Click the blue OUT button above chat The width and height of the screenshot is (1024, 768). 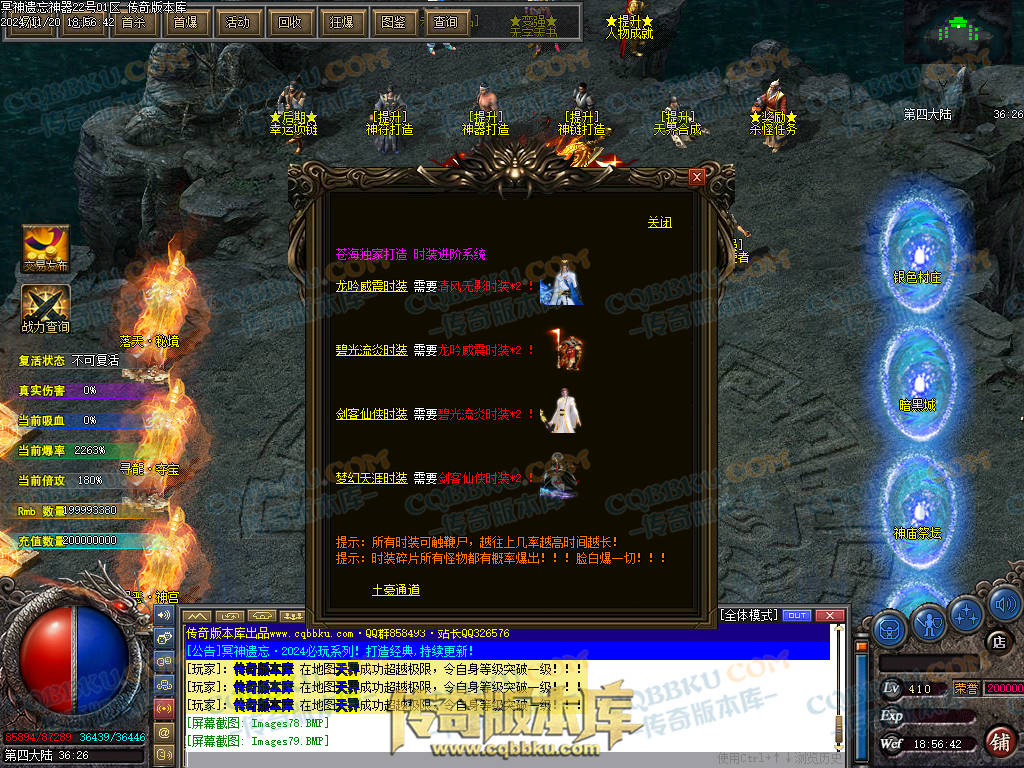pyautogui.click(x=796, y=615)
